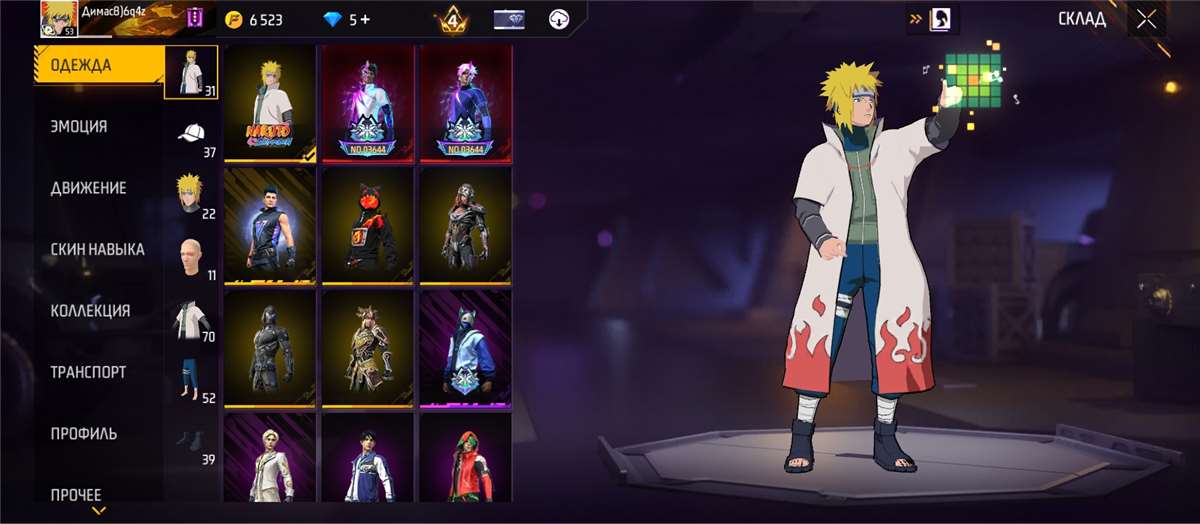Close the Склад screen with the X
Image resolution: width=1200 pixels, height=524 pixels.
tap(1146, 19)
